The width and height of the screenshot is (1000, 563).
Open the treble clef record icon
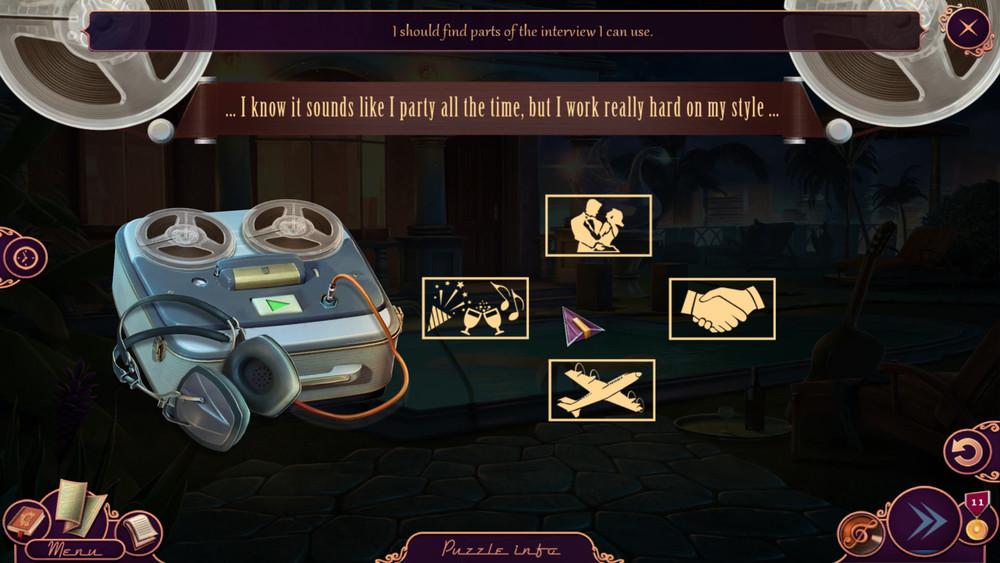860,533
